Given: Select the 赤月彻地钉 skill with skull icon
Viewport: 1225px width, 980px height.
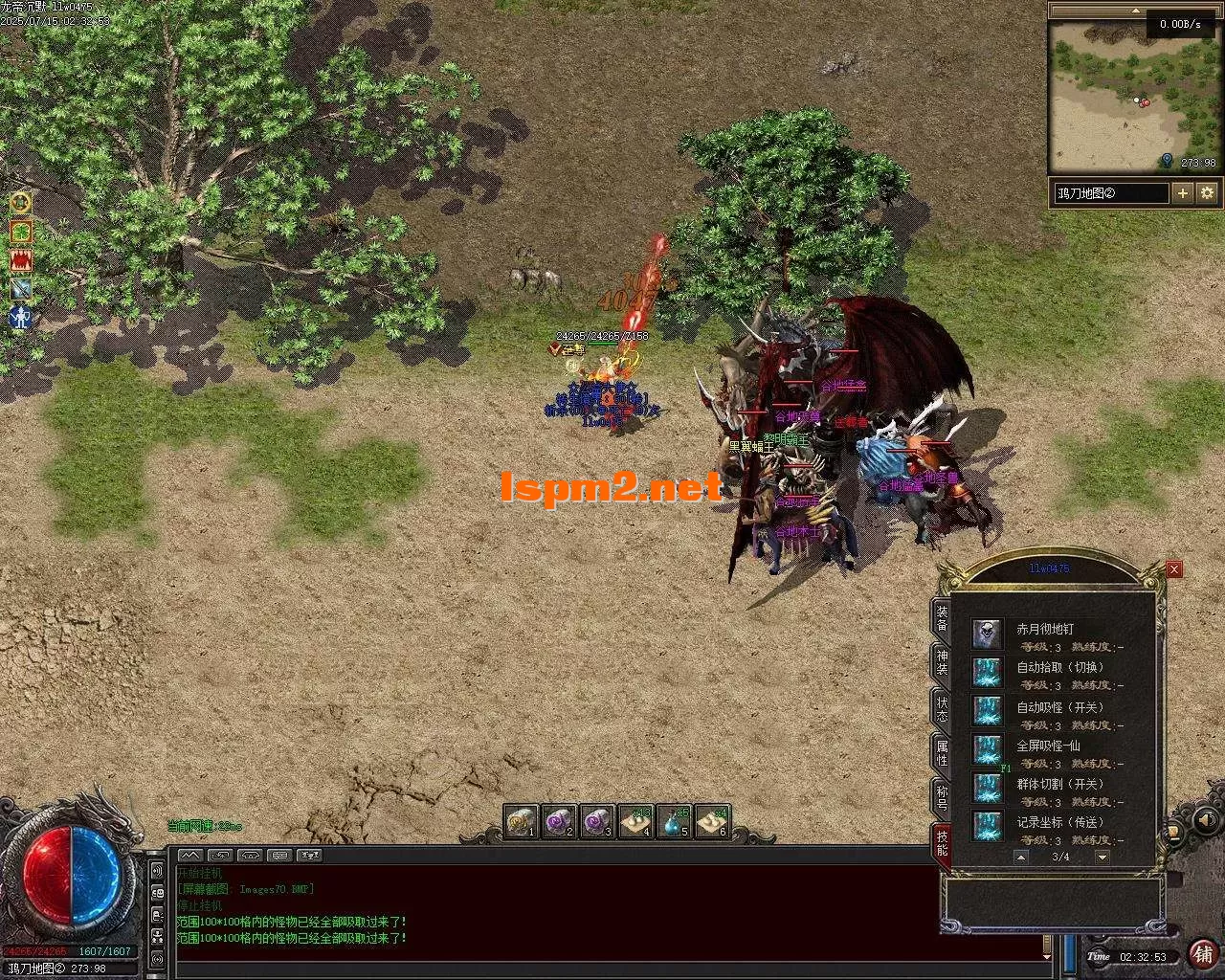Looking at the screenshot, I should pos(987,634).
